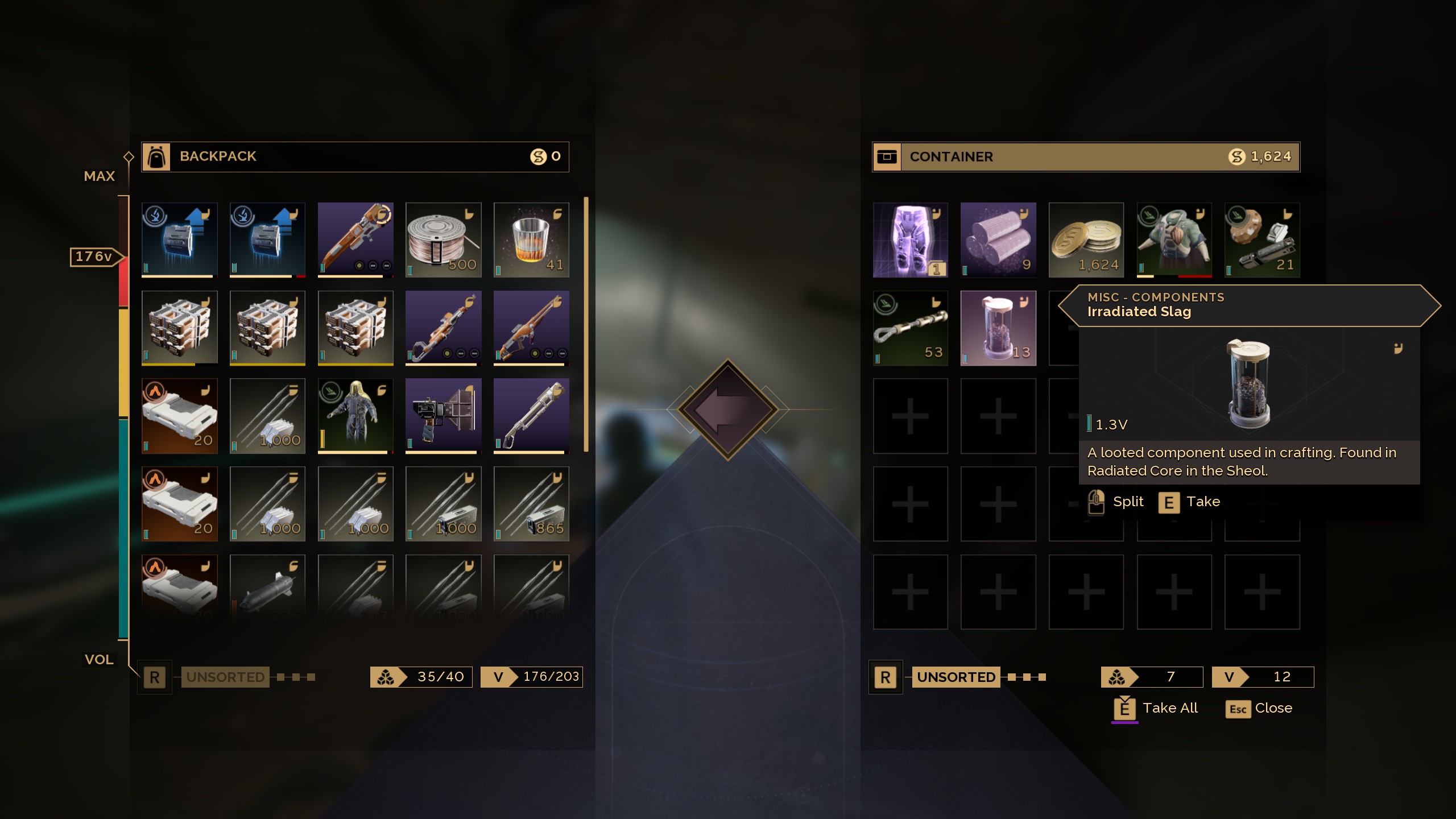Select the green jacket armor in container
Image resolution: width=1456 pixels, height=819 pixels.
pyautogui.click(x=1174, y=239)
